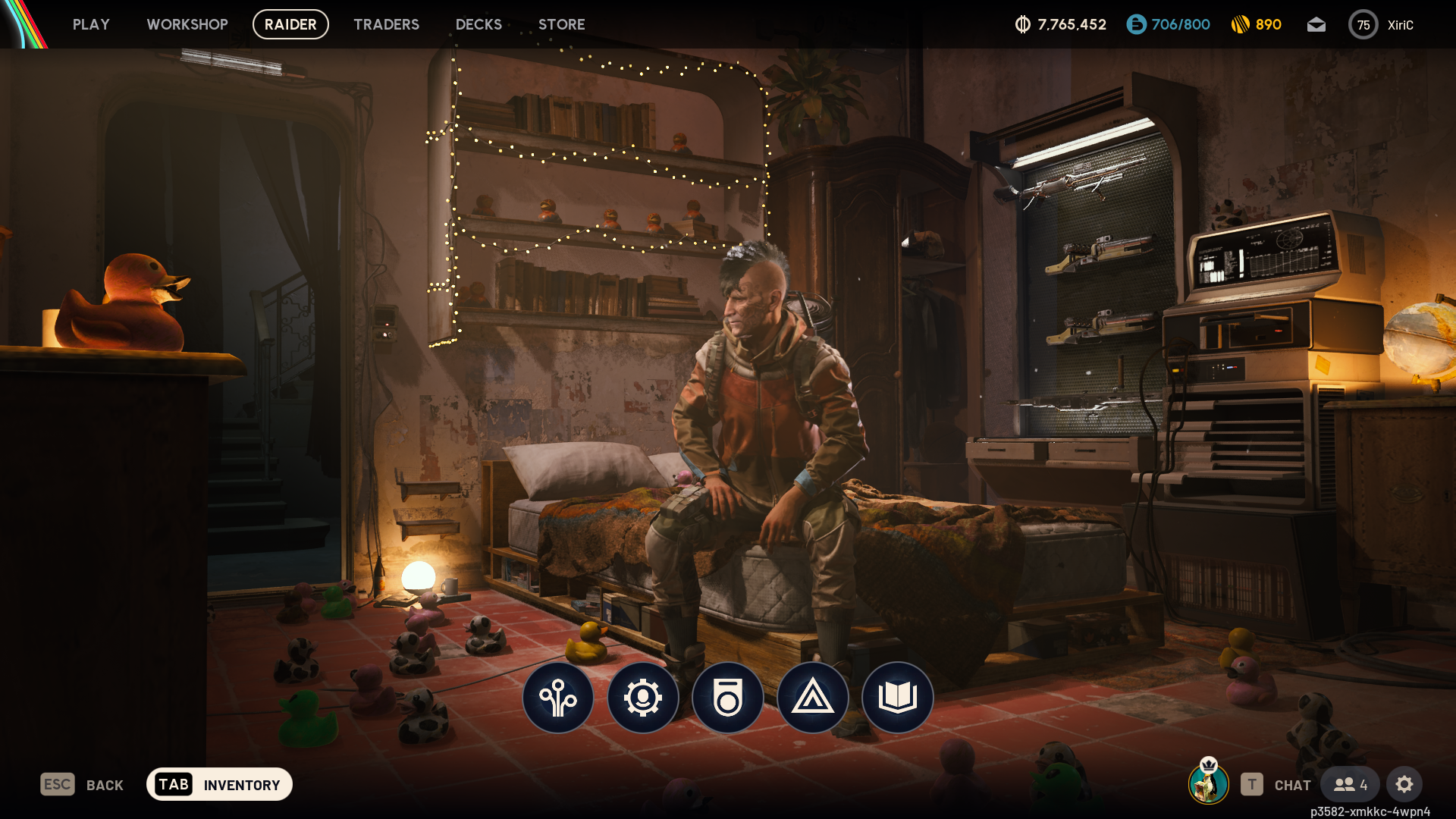Select the medal badge round icon

(x=728, y=698)
